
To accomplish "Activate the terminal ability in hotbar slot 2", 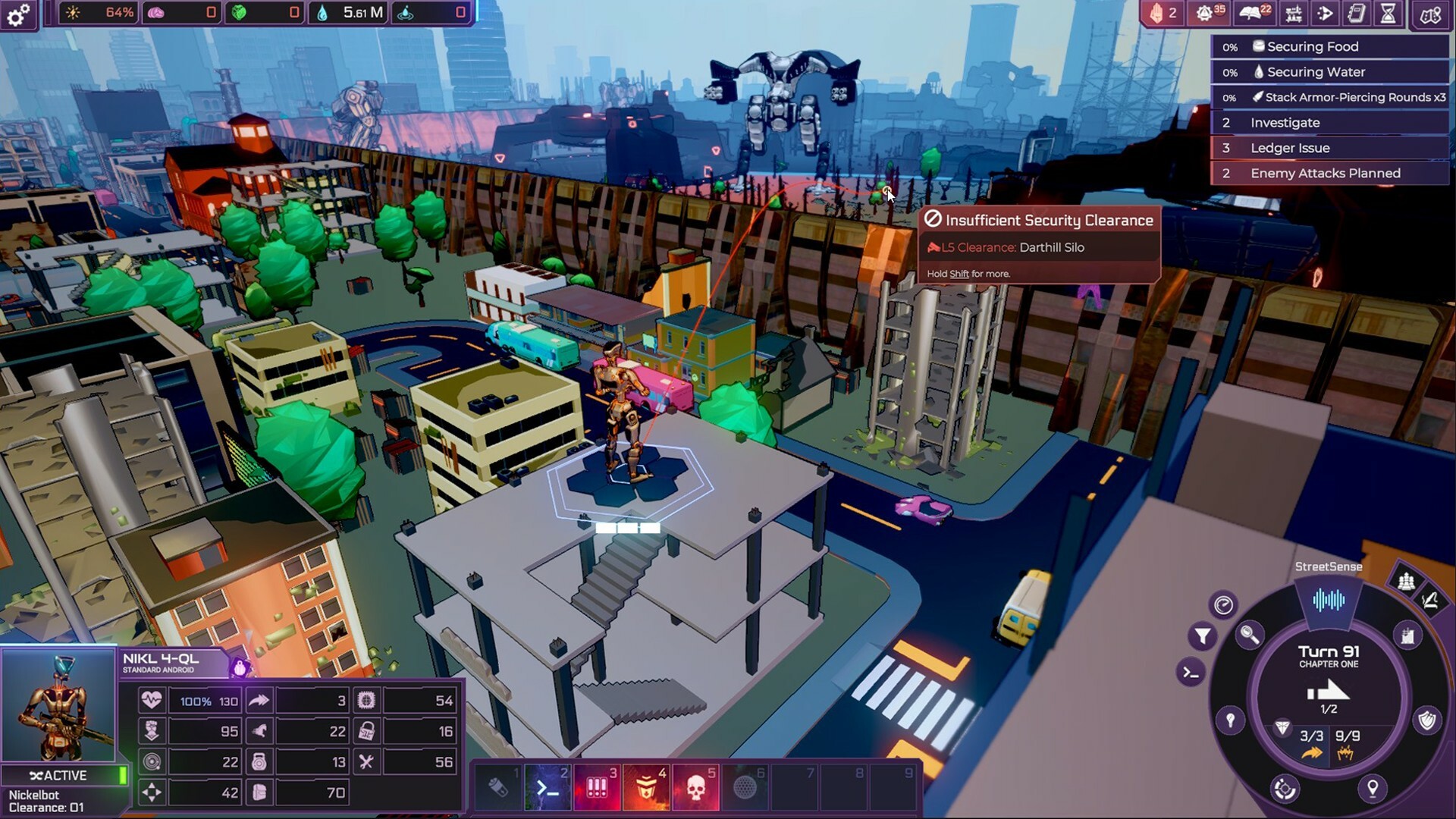I will [548, 787].
